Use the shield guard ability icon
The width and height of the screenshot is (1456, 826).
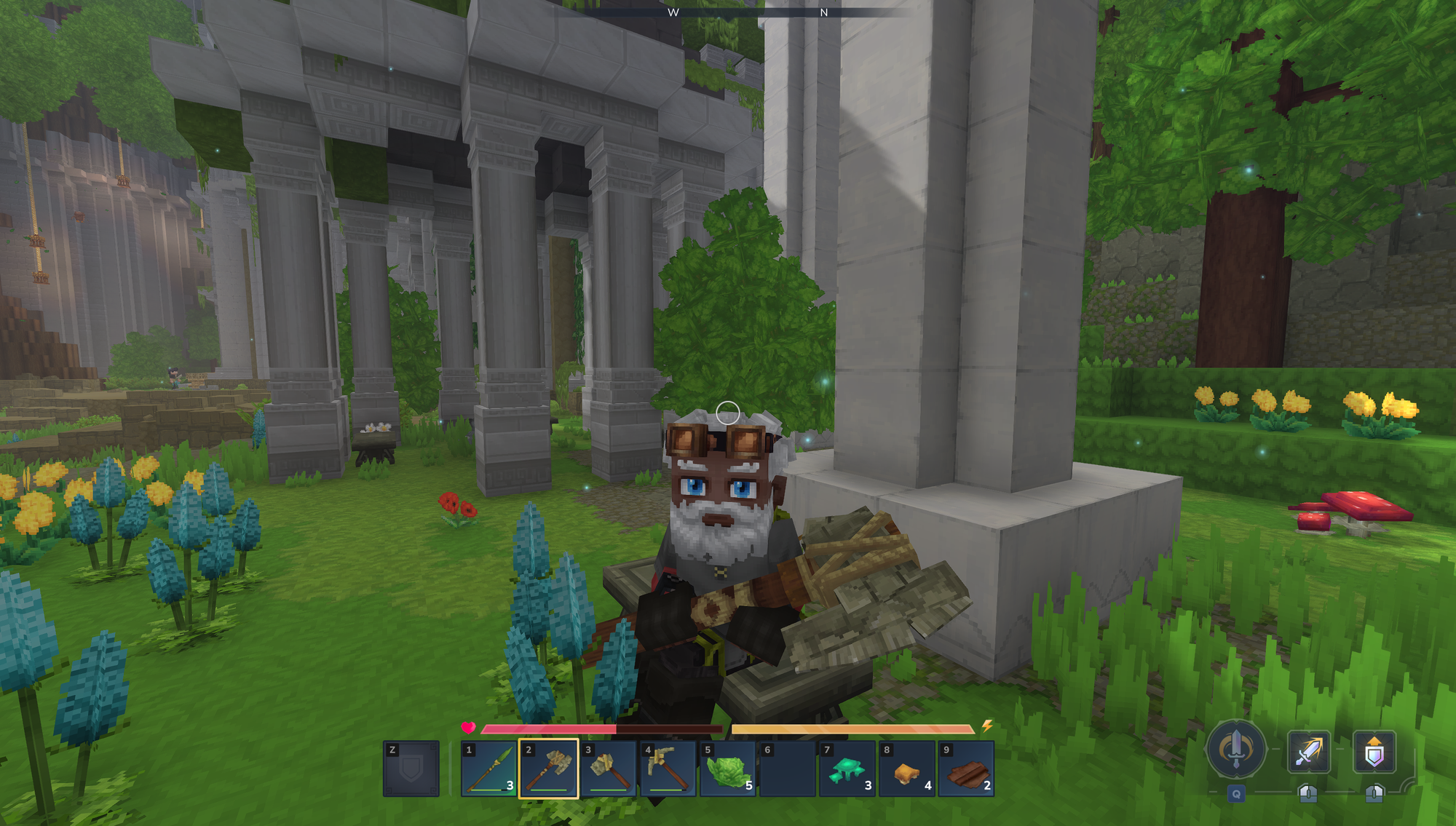point(1374,752)
